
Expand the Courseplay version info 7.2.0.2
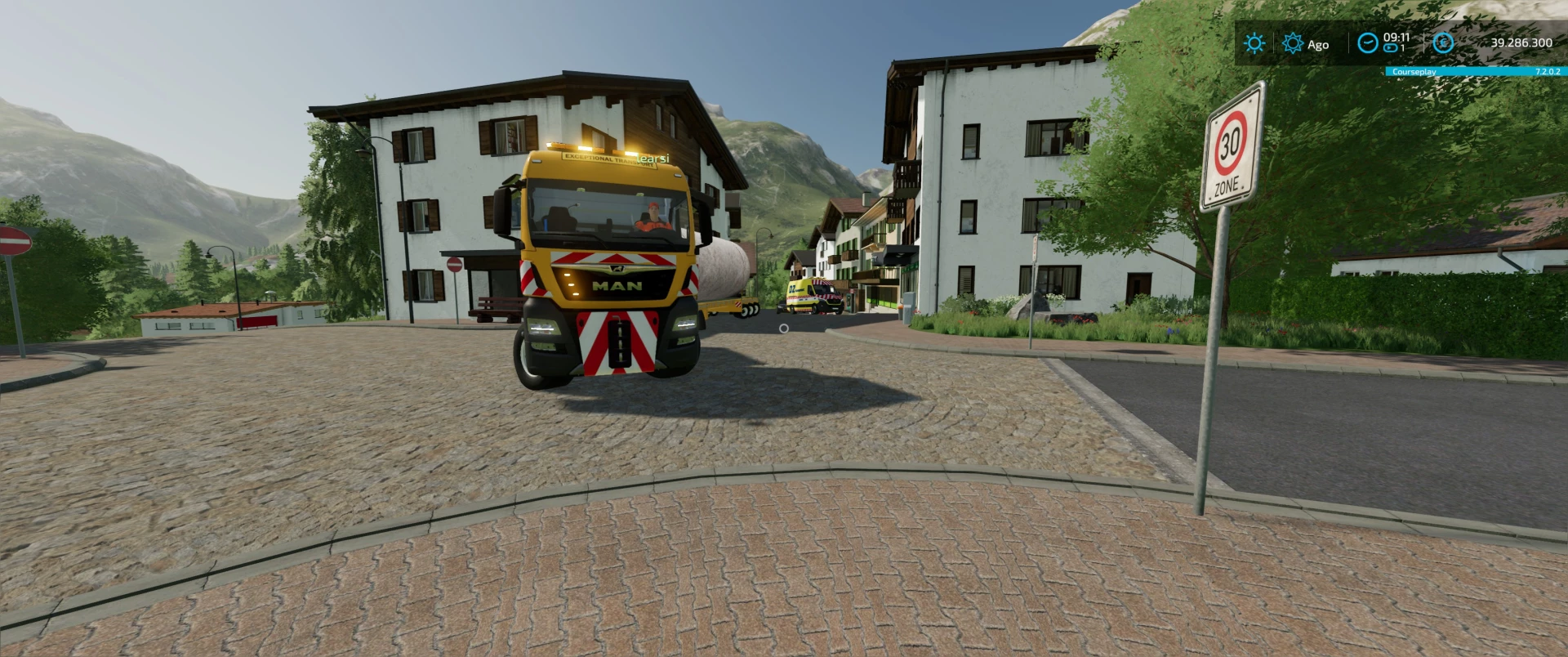click(1548, 72)
